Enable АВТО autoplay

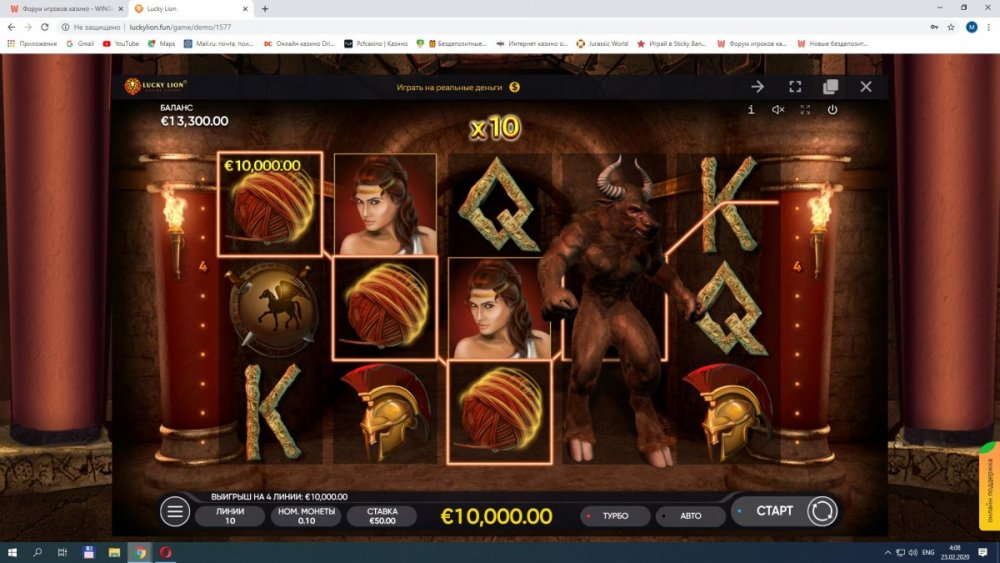point(690,516)
